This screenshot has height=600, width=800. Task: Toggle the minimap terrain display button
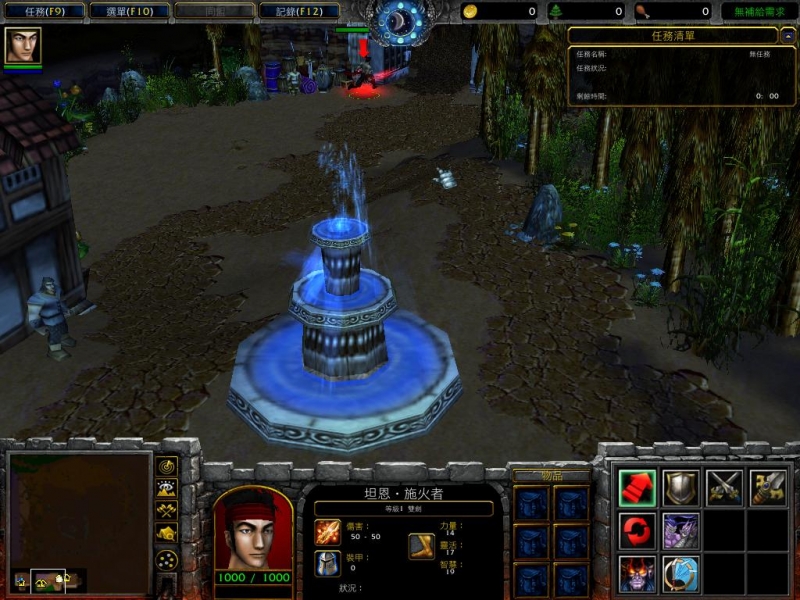[166, 488]
